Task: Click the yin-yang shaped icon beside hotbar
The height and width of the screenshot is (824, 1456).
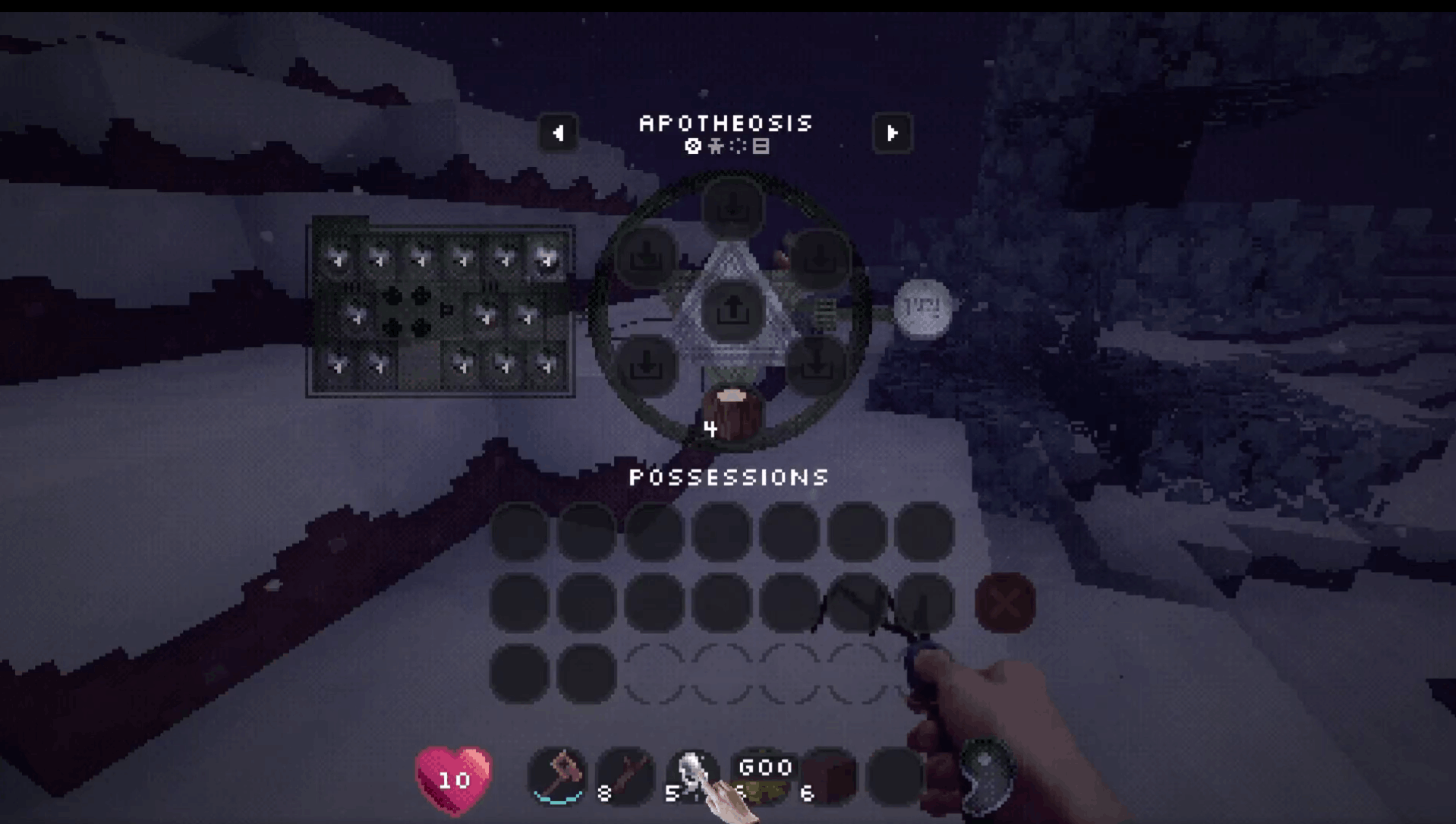Action: point(987,775)
